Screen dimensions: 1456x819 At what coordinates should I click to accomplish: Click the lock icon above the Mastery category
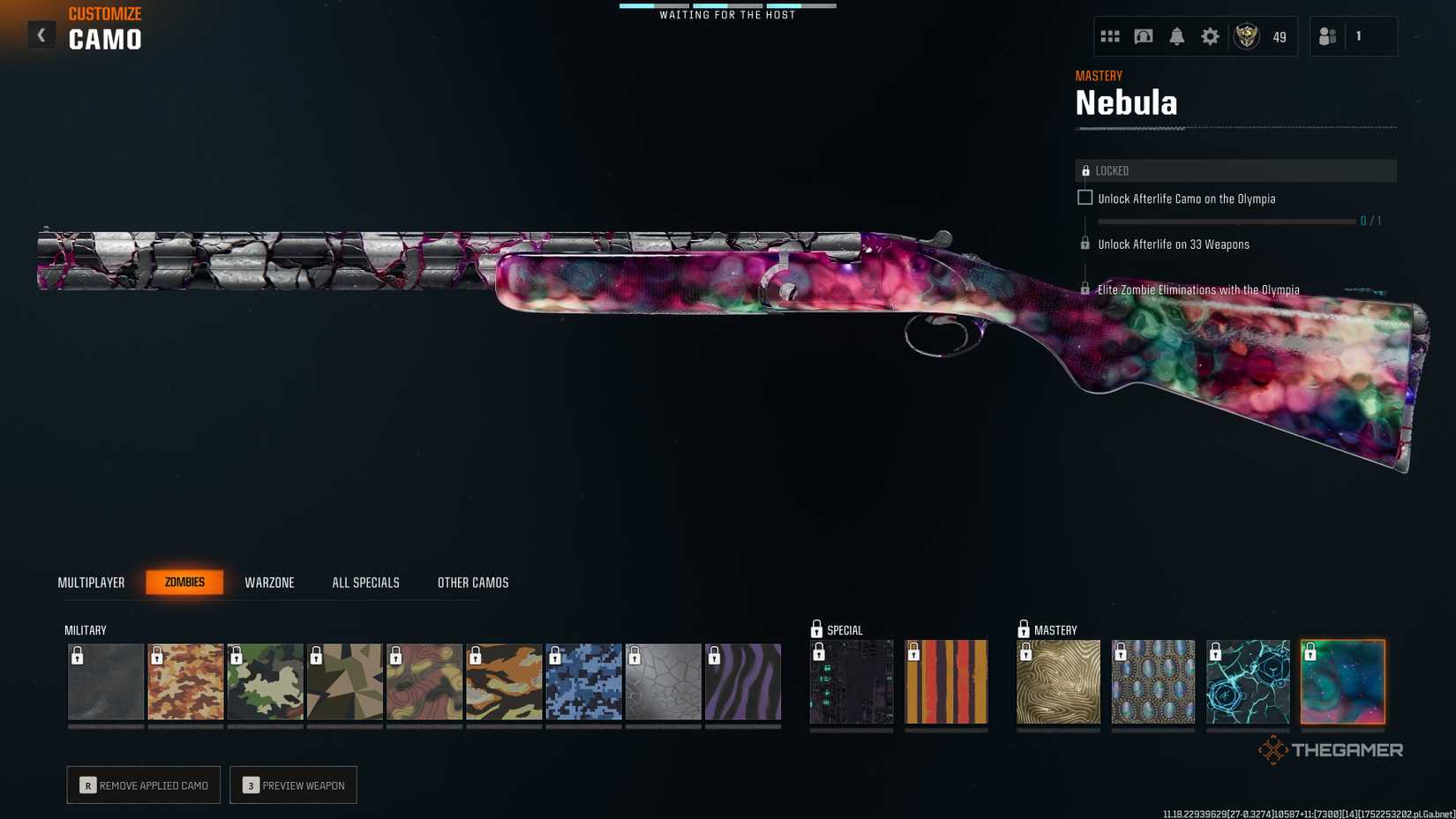click(1024, 629)
